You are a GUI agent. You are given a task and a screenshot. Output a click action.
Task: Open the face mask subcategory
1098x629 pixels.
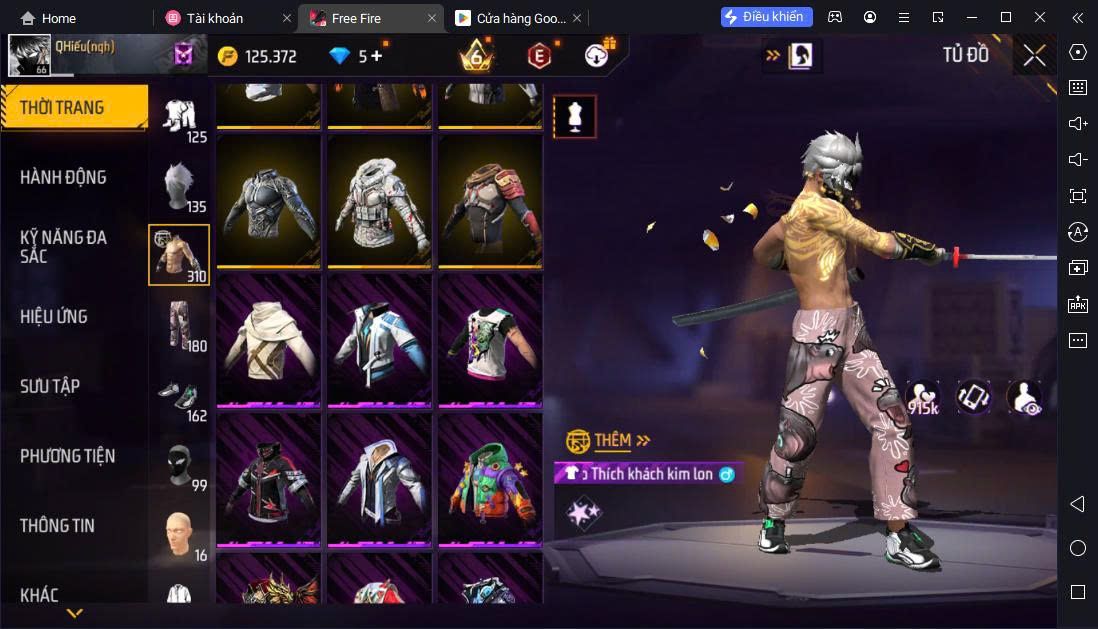click(179, 464)
